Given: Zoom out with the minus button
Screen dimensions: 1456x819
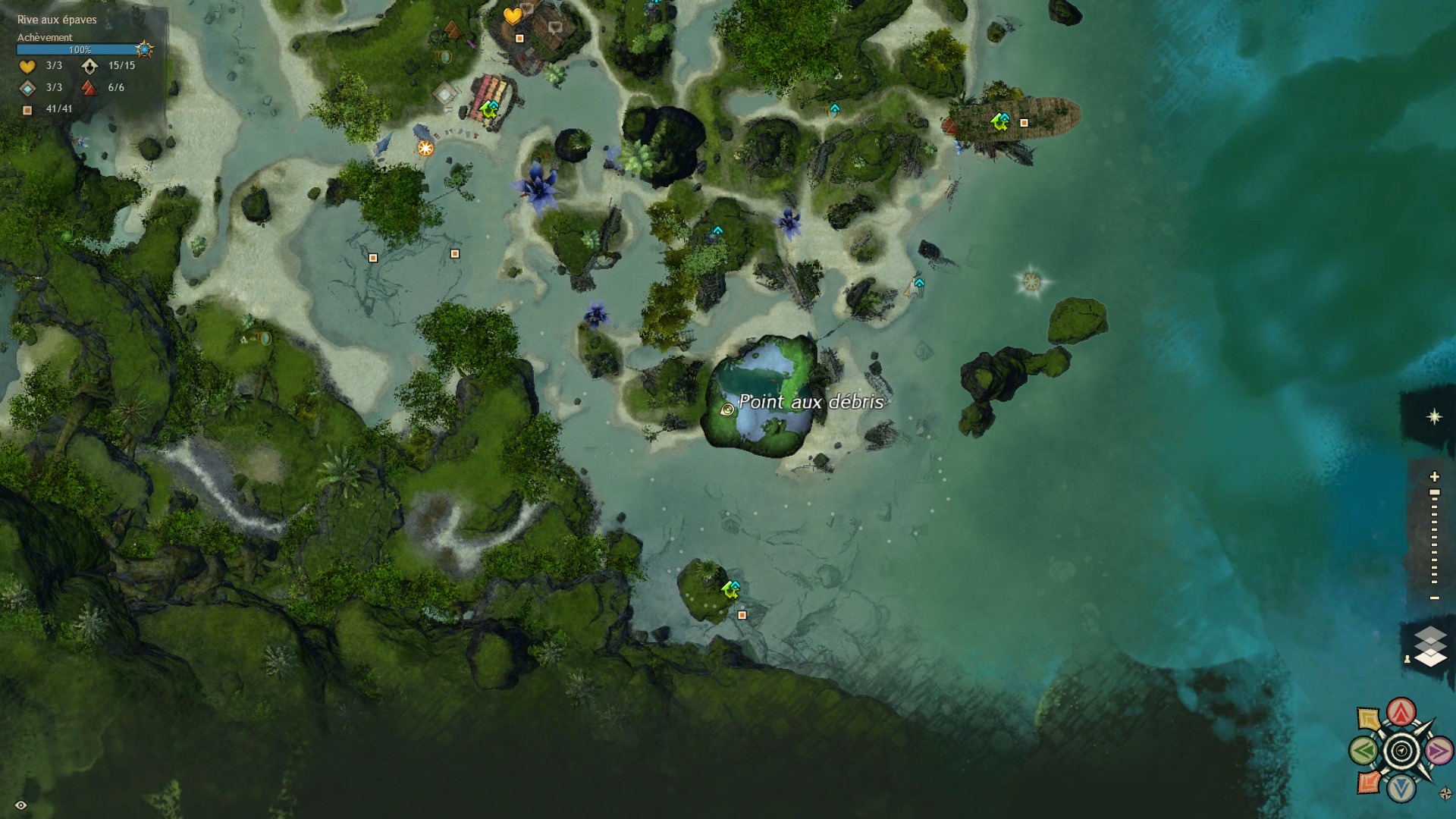Looking at the screenshot, I should point(1434,598).
